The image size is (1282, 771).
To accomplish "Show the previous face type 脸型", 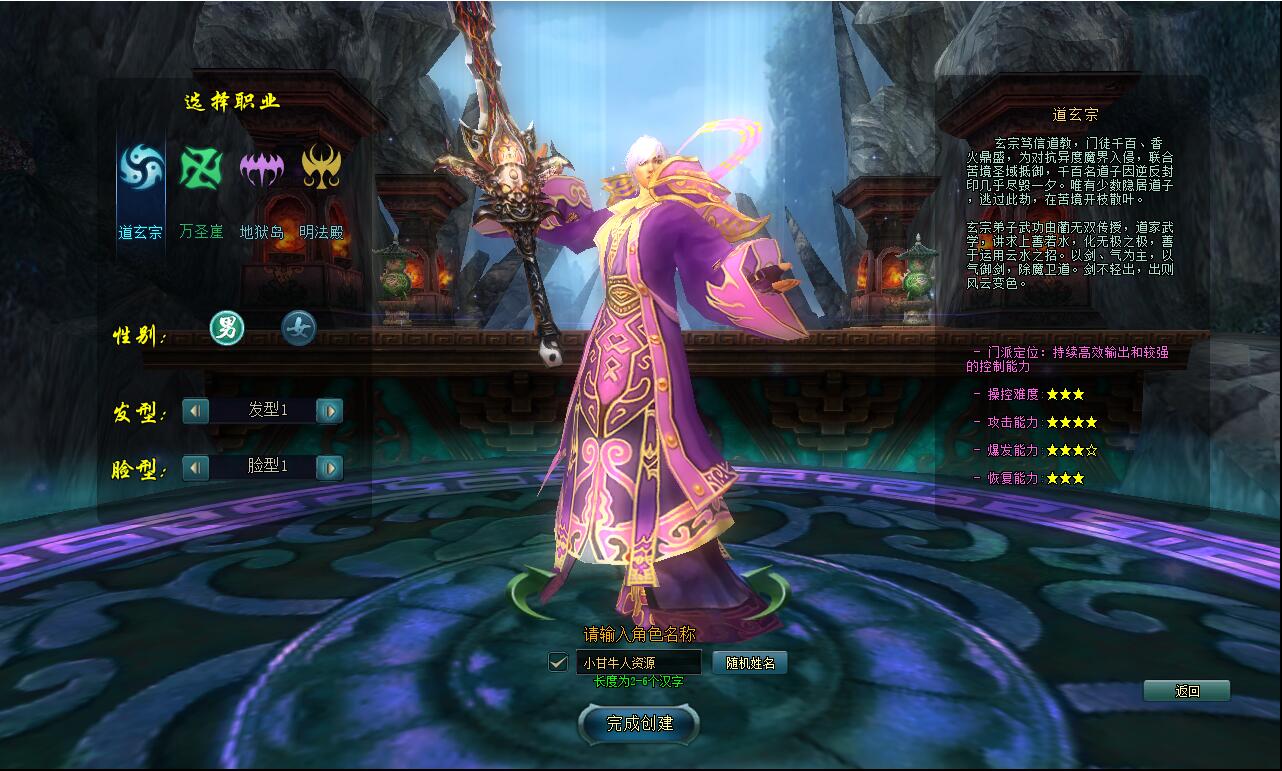I will point(195,467).
